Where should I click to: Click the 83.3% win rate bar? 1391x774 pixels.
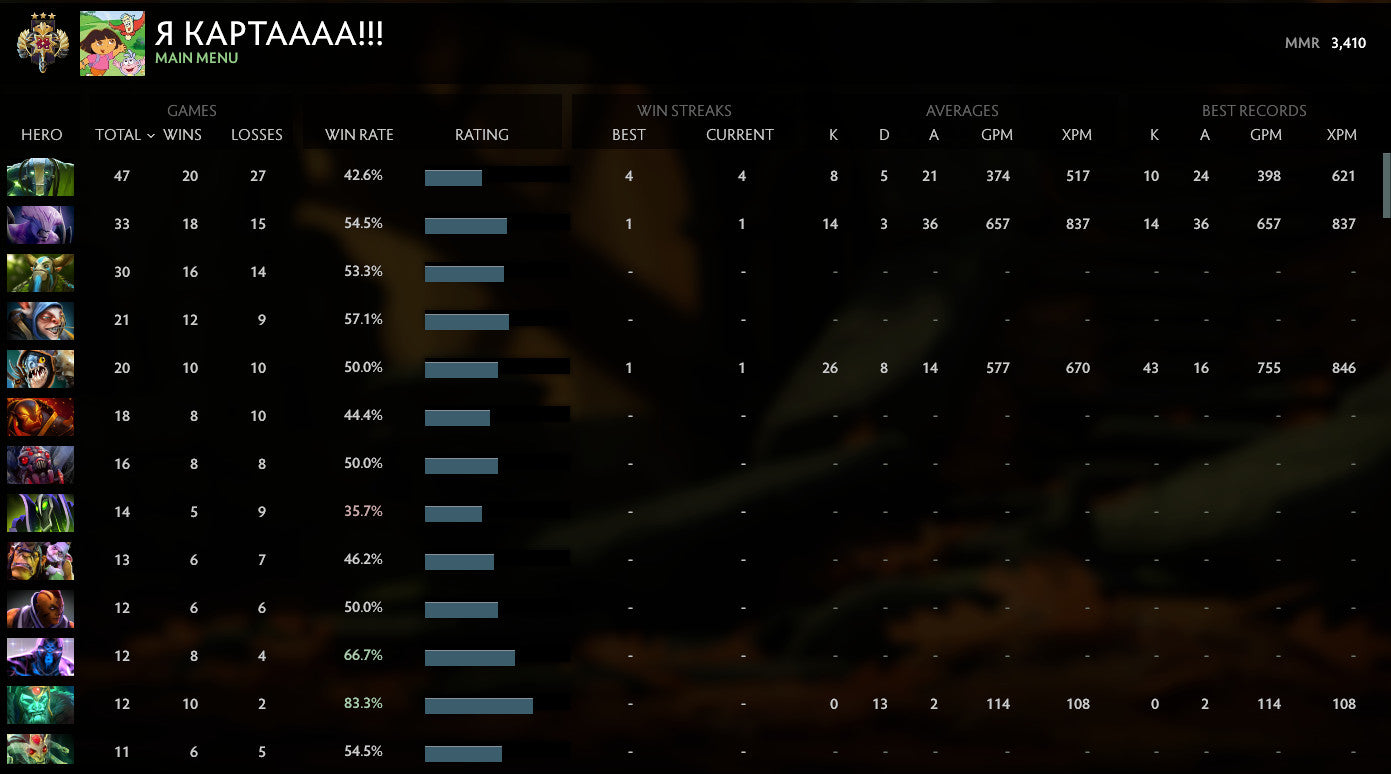480,704
